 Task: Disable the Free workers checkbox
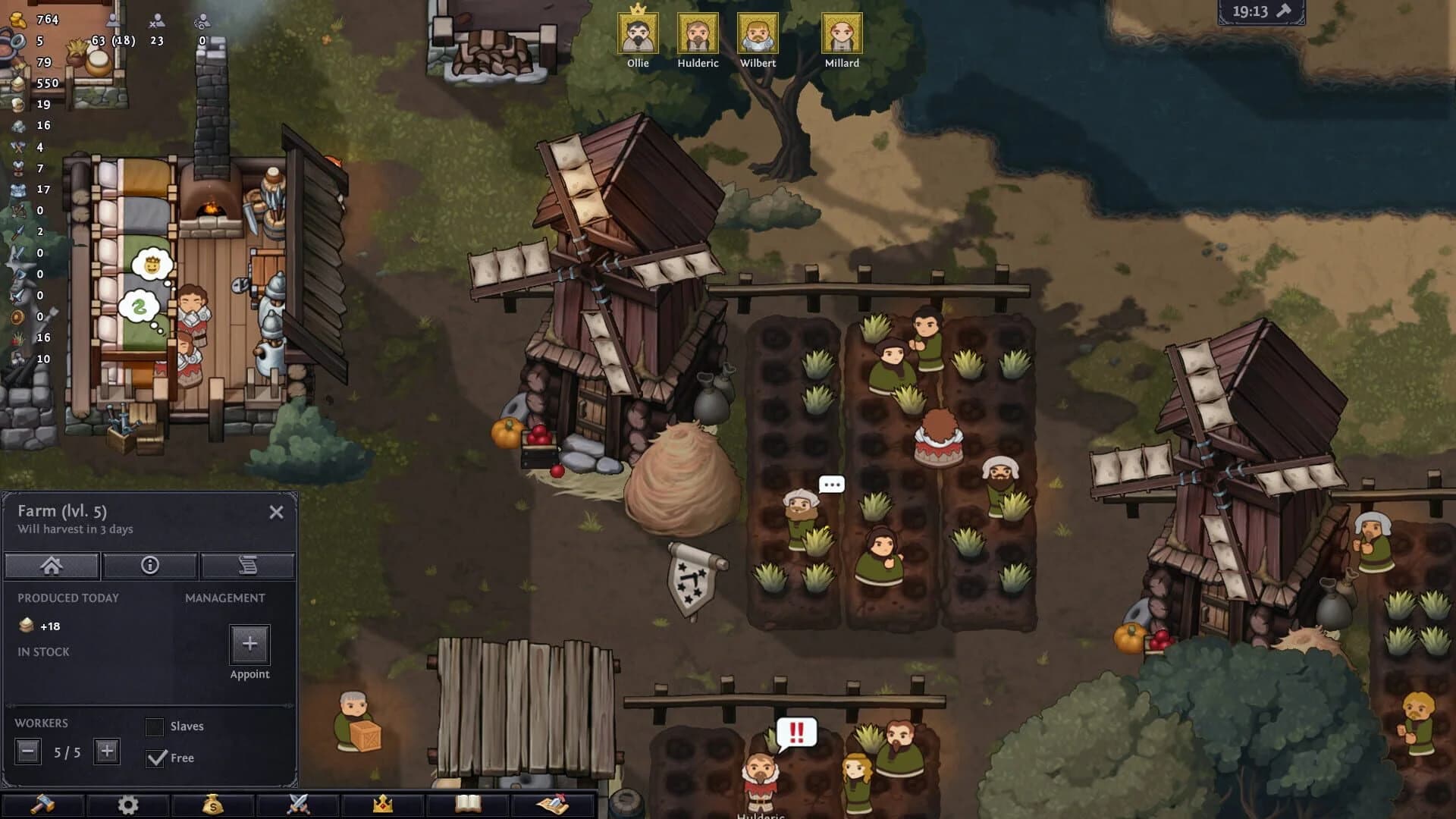click(155, 758)
